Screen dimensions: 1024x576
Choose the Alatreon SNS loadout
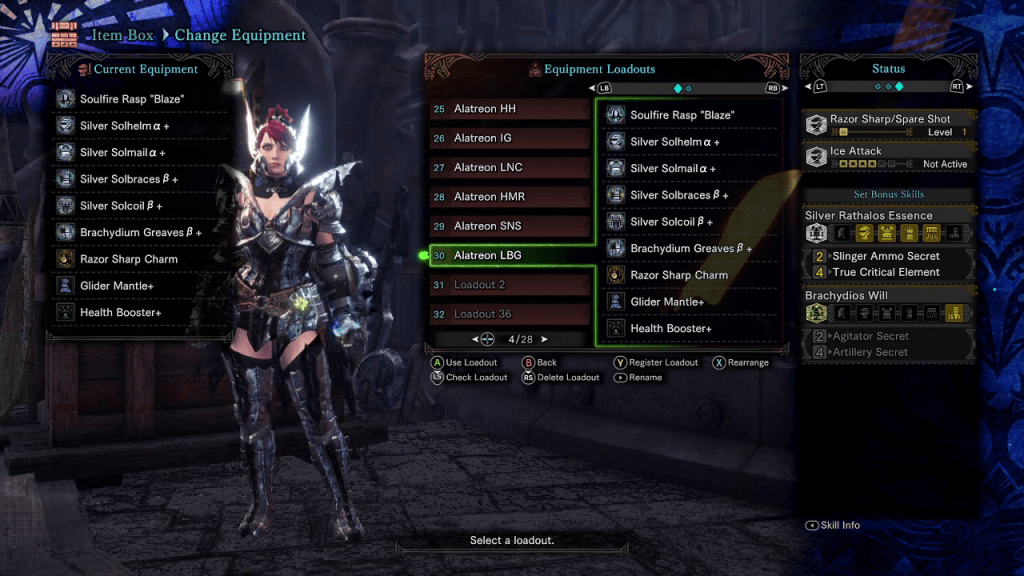point(510,226)
